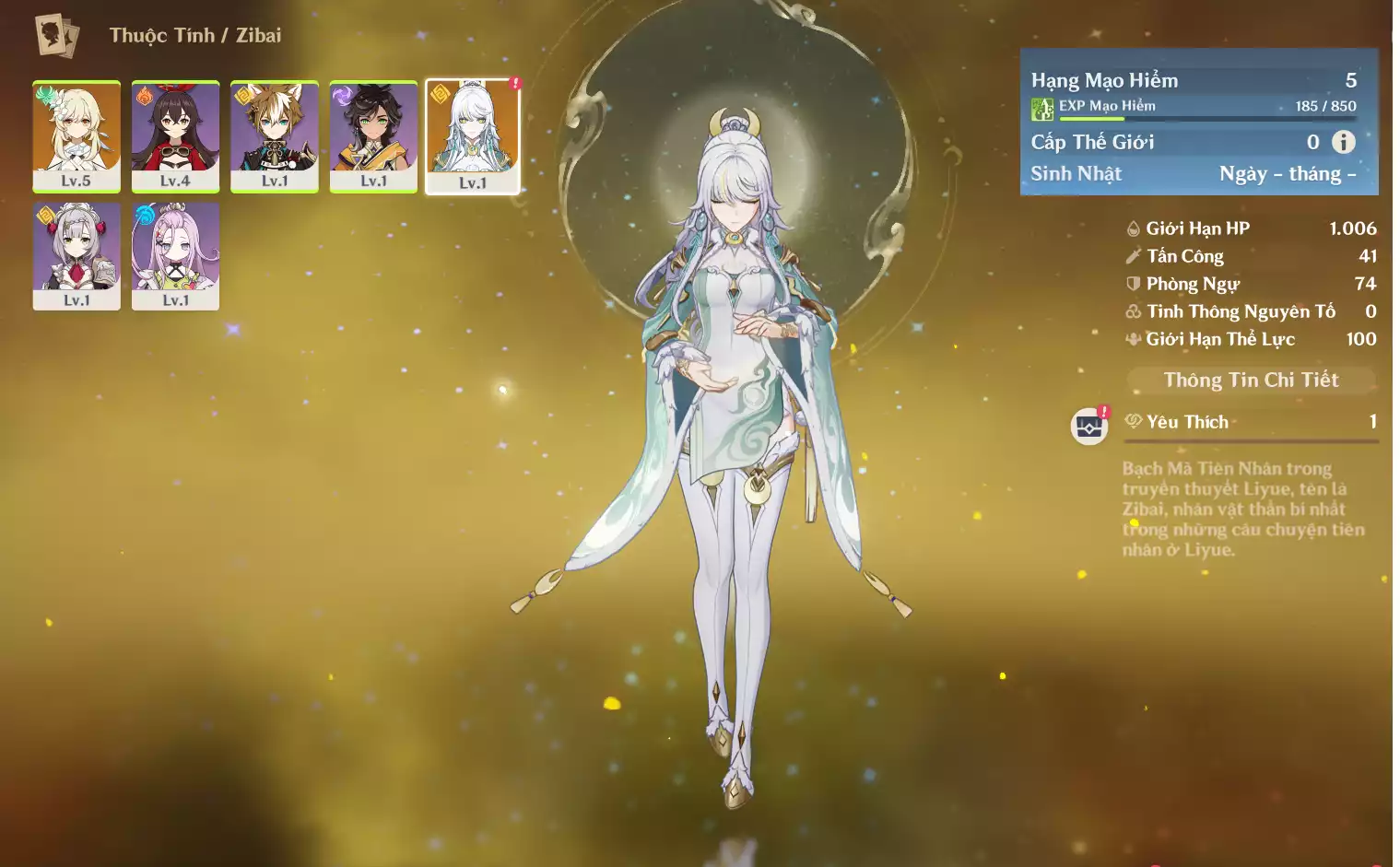Select the fox-eared Geo character portrait

[x=275, y=135]
